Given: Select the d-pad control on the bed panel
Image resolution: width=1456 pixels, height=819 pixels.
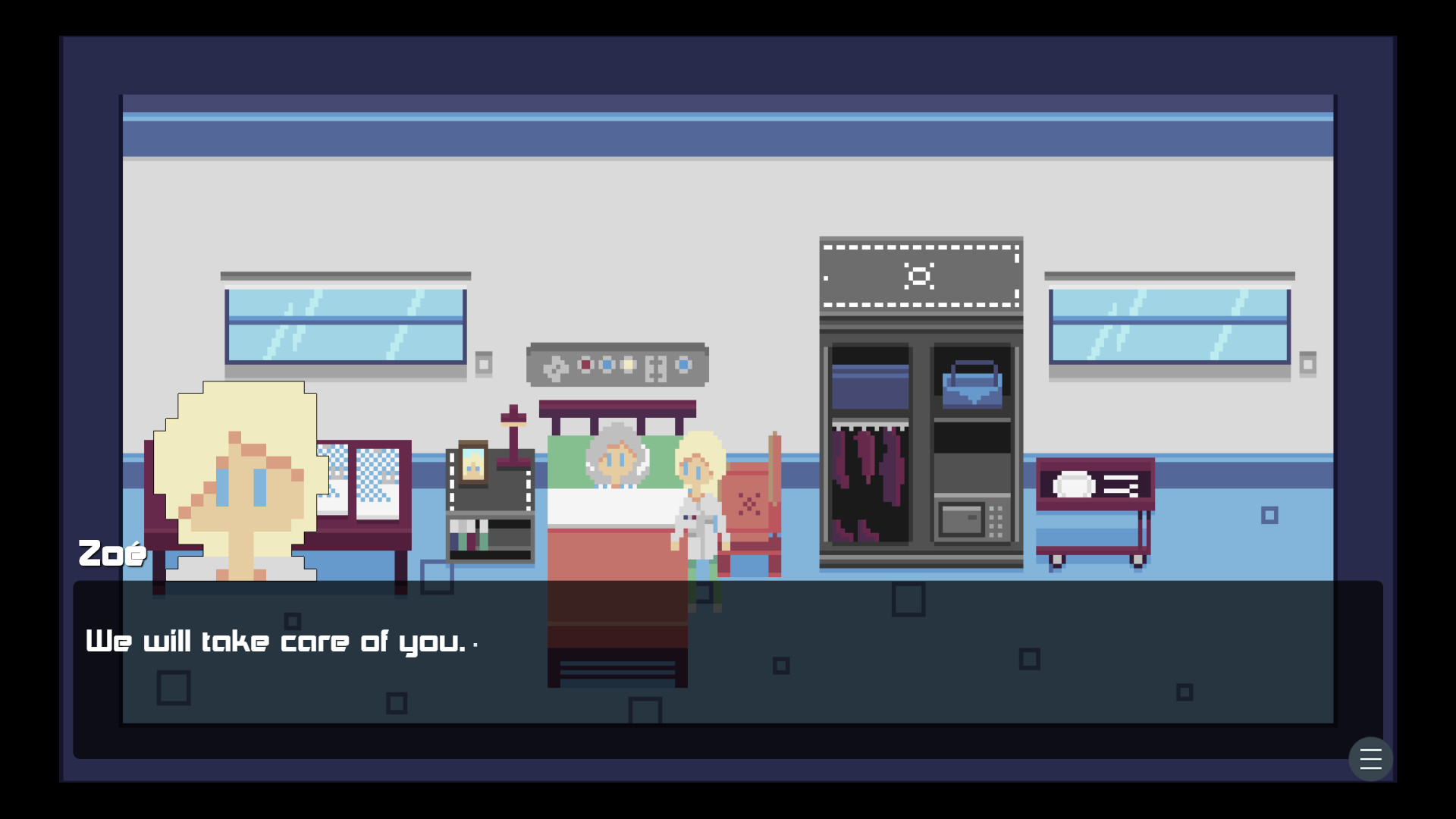Looking at the screenshot, I should 555,368.
